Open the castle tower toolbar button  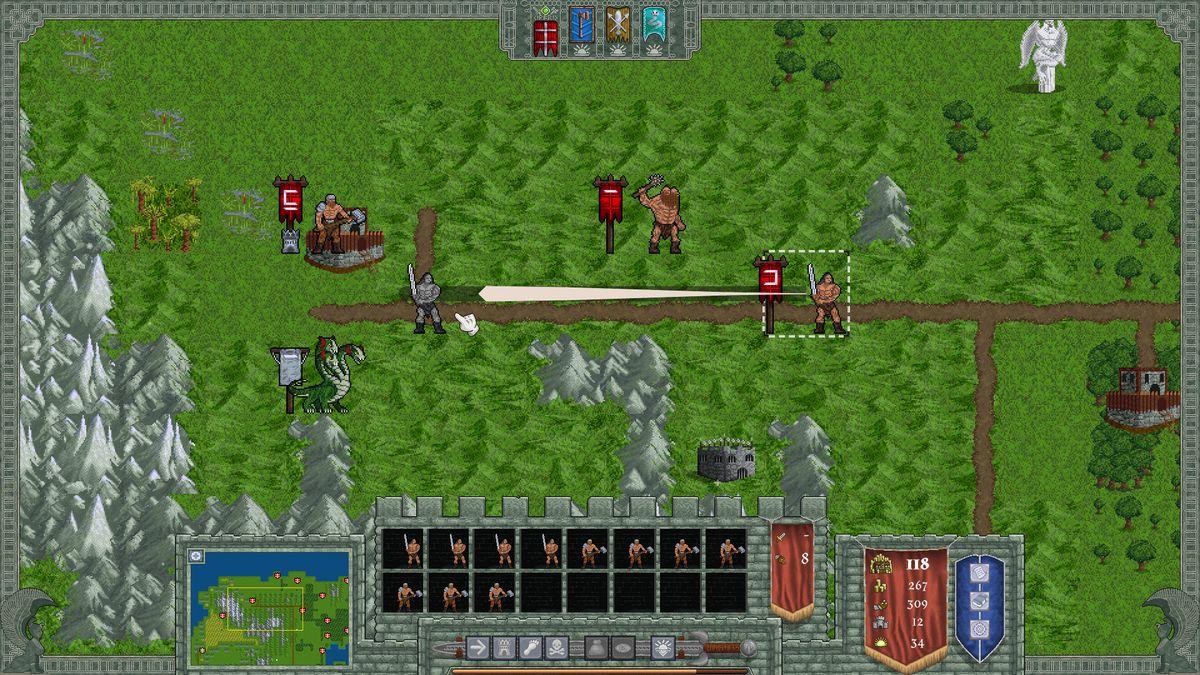tap(503, 647)
